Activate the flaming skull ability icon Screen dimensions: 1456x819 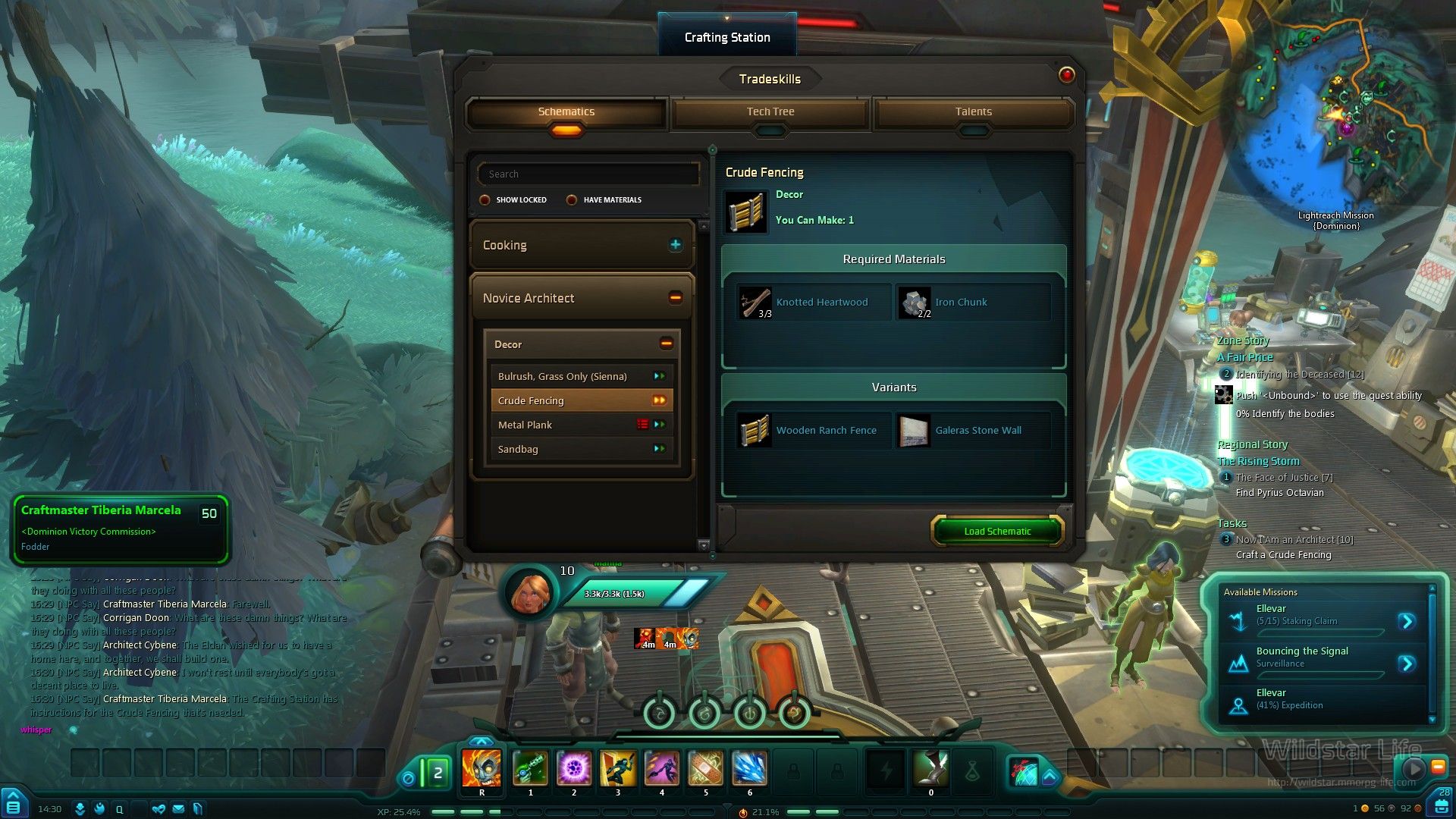tap(482, 769)
